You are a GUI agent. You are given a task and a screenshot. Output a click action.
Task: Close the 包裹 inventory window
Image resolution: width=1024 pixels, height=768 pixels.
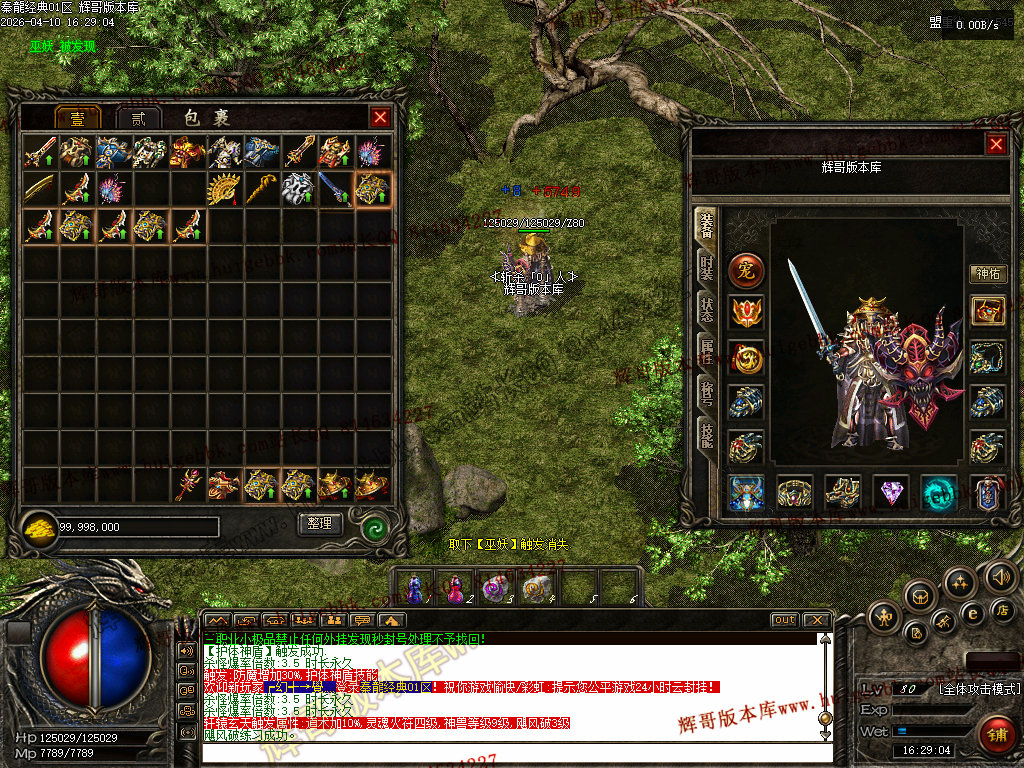point(380,117)
